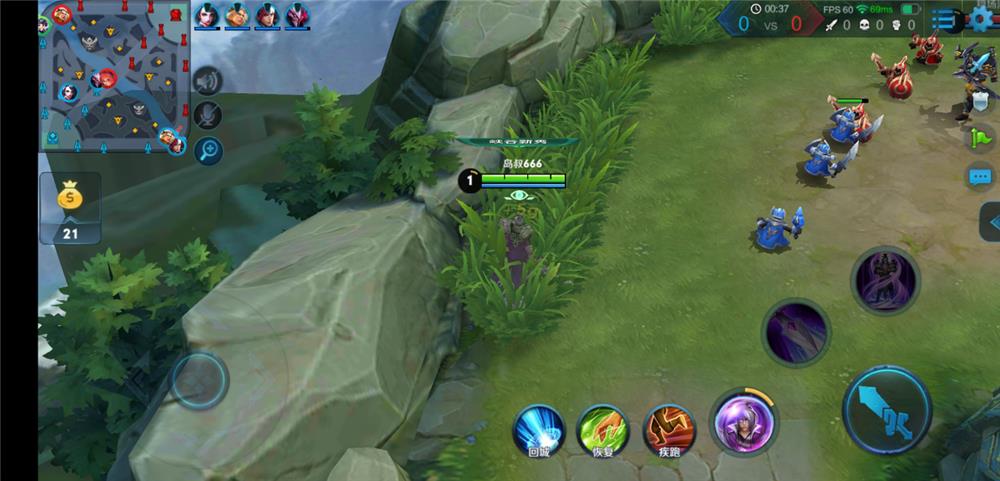Cast the dark purple blade skill
The width and height of the screenshot is (1000, 481).
coord(797,331)
